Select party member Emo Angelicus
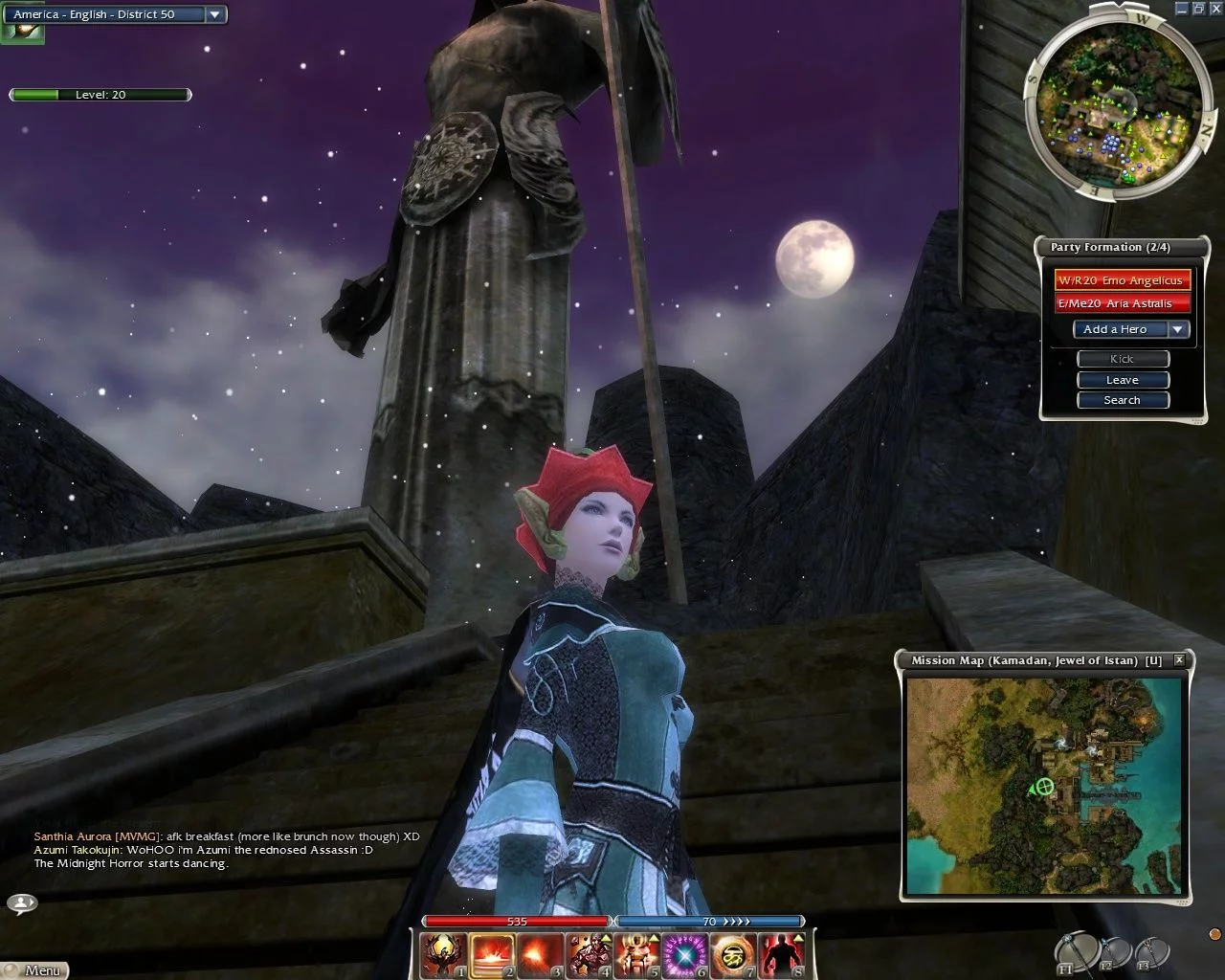 [1122, 280]
